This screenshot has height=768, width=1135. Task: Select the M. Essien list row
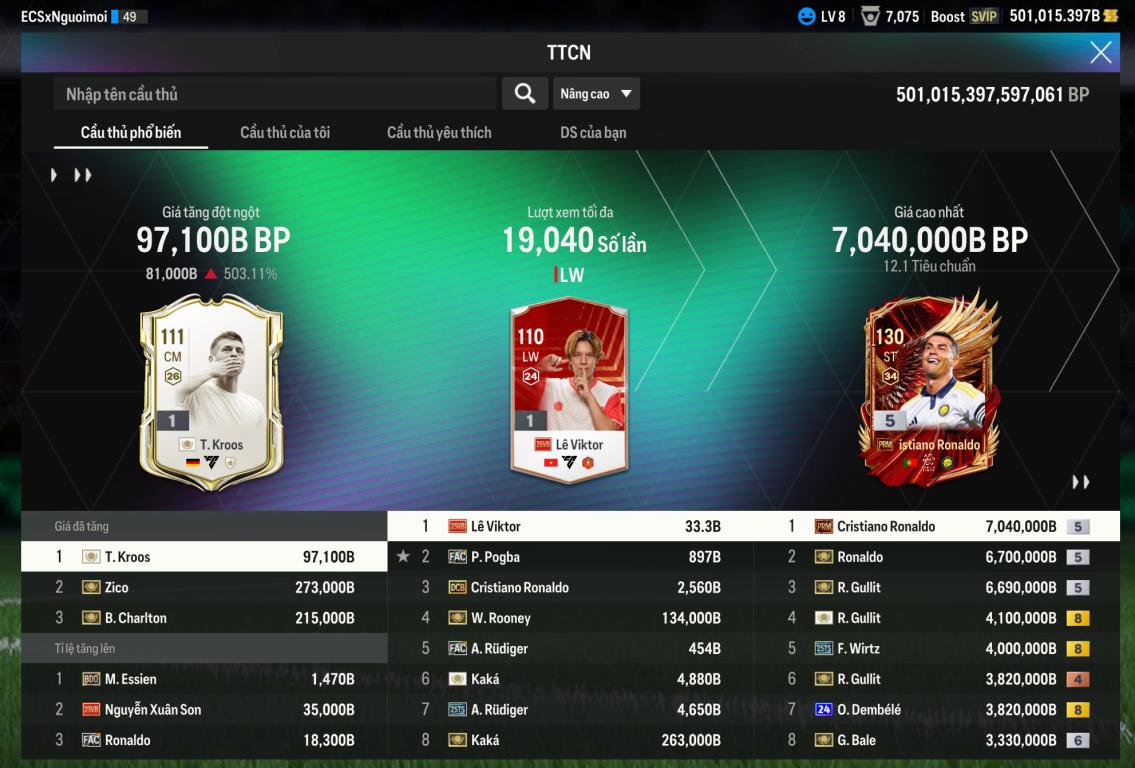point(204,679)
